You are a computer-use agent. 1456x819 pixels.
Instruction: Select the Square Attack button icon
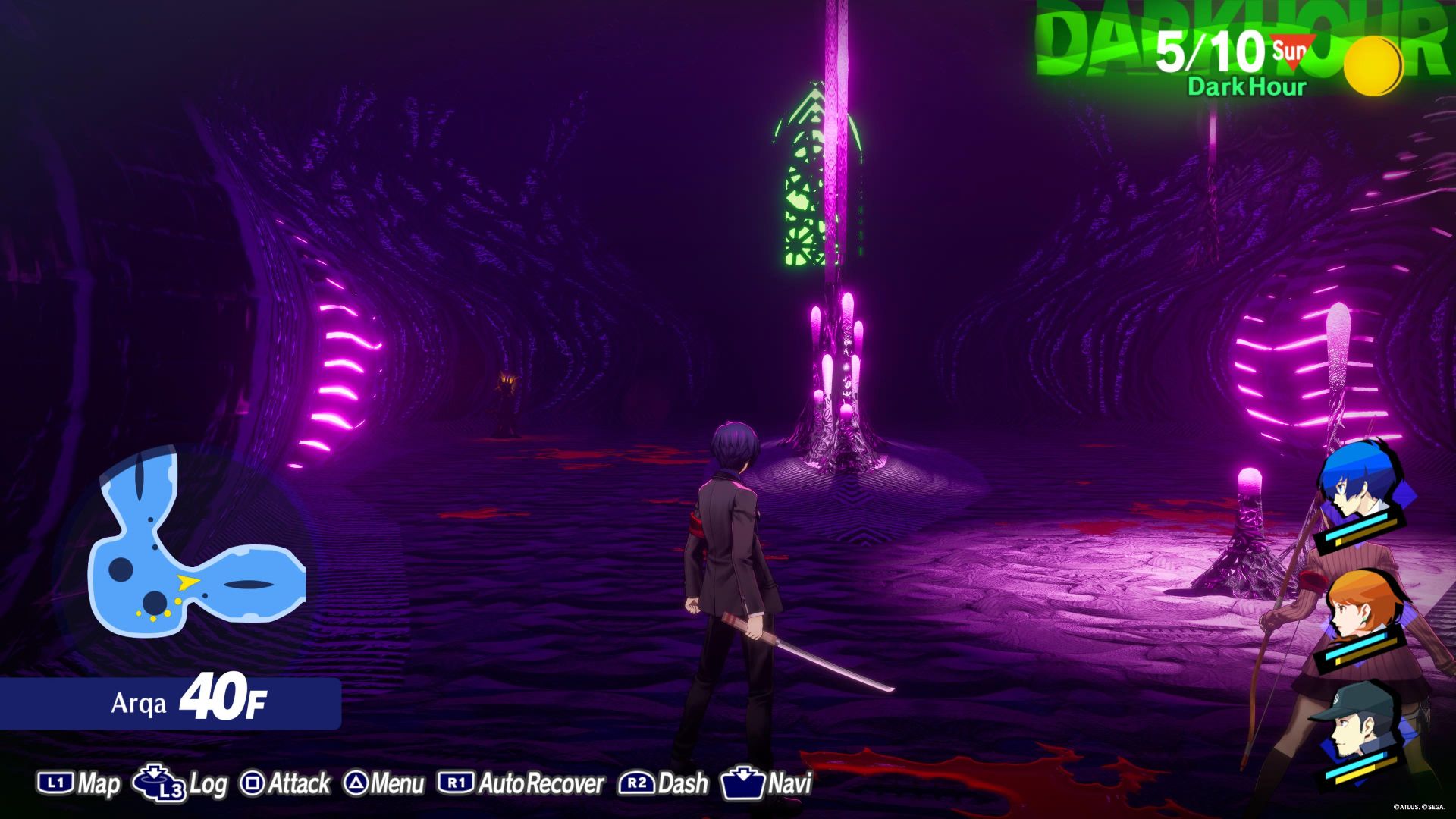(x=253, y=782)
